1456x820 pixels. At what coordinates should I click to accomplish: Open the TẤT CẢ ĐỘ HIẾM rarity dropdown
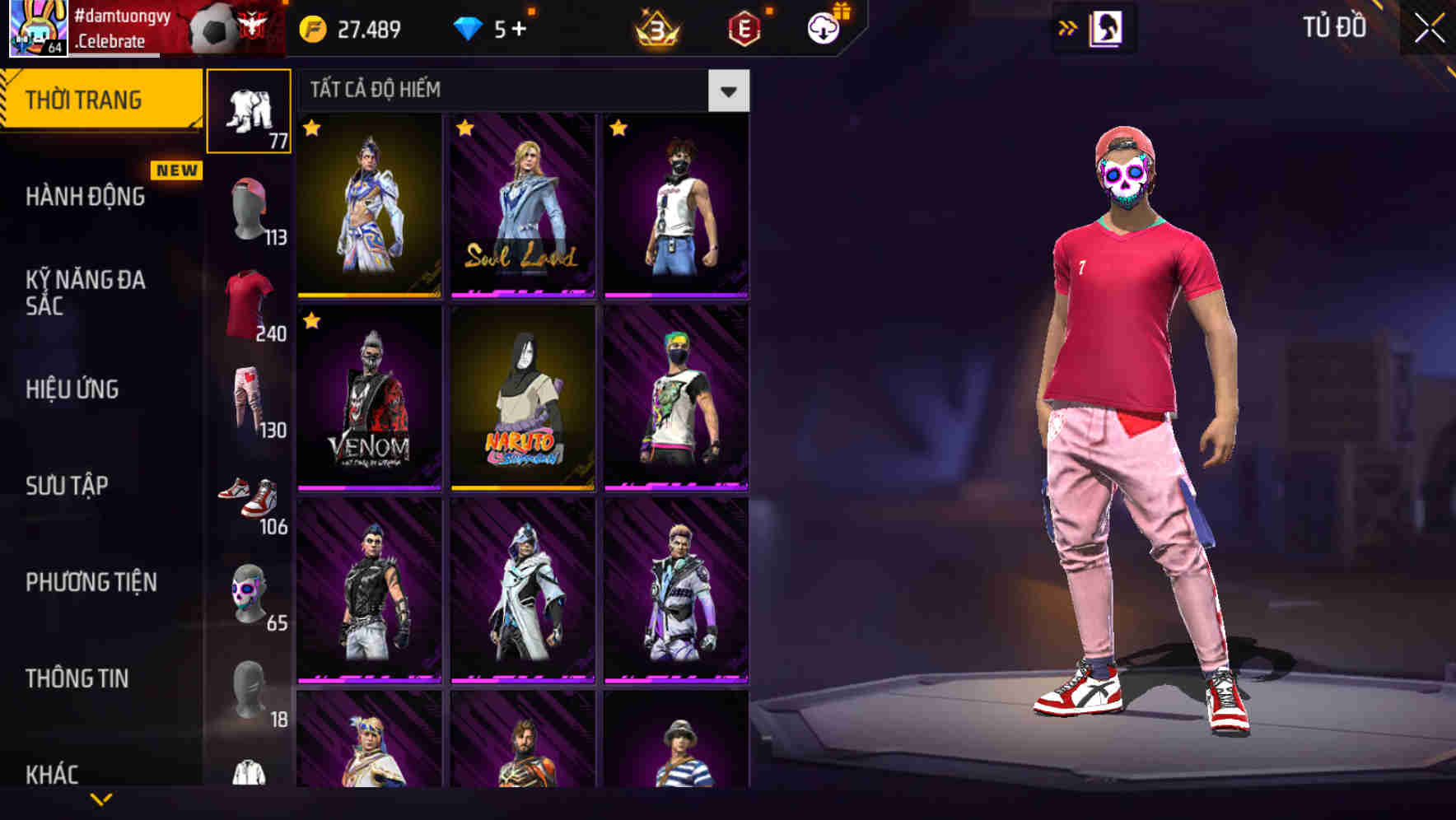tap(728, 91)
